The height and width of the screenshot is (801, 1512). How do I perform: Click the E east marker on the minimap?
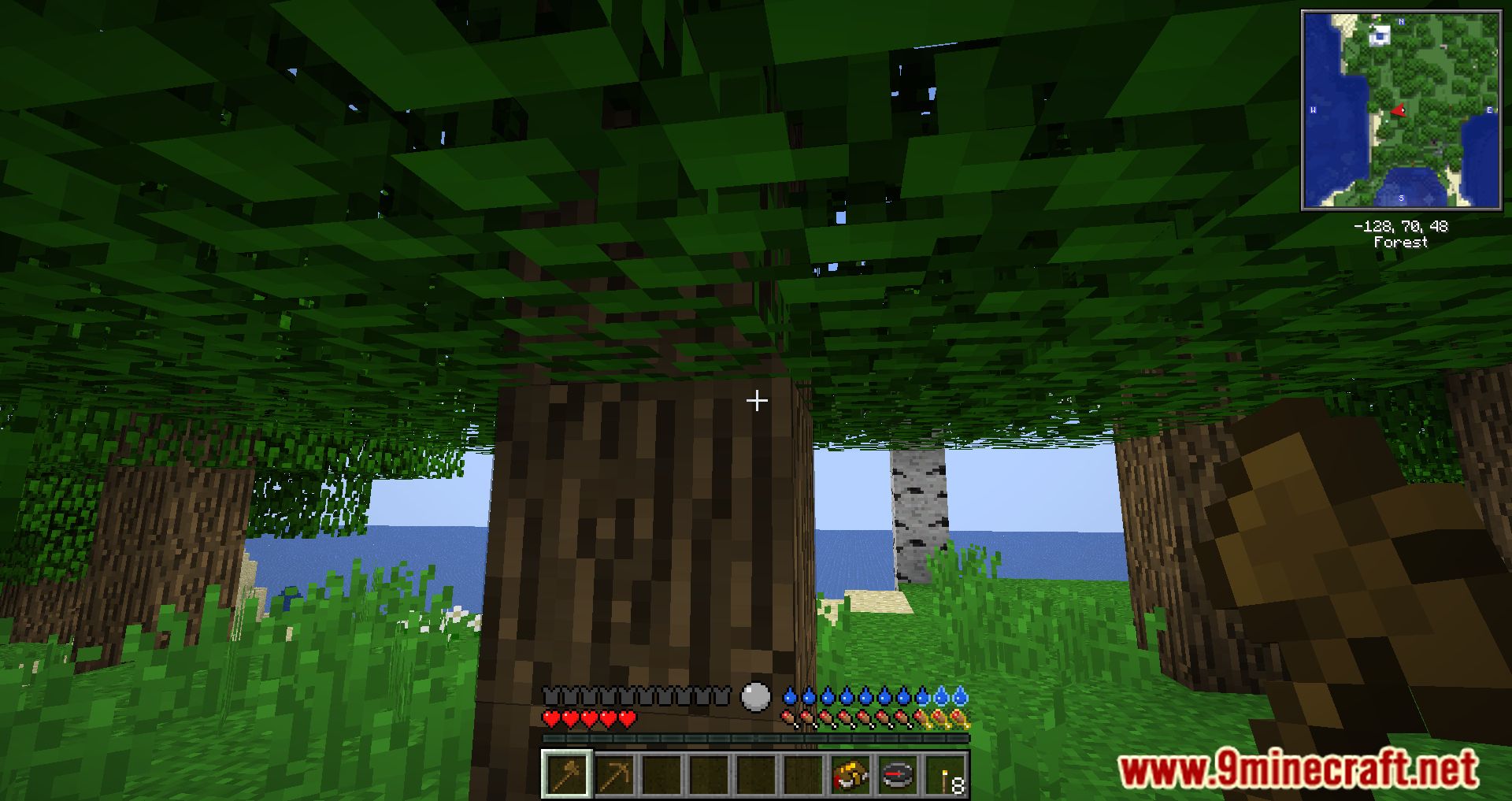(x=1490, y=109)
